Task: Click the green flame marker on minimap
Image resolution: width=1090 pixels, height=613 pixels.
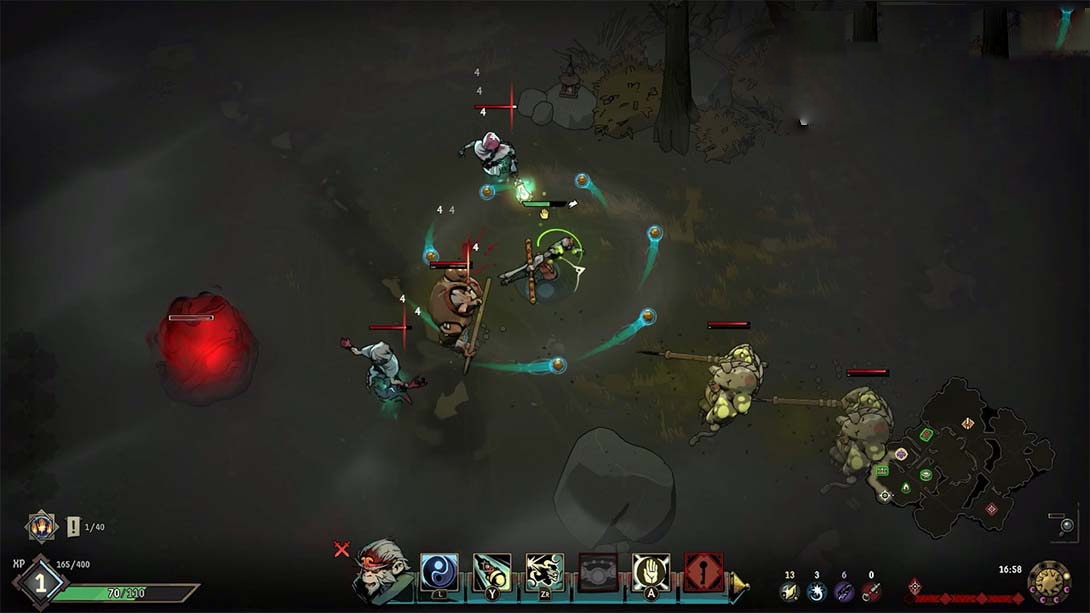Action: (x=905, y=488)
